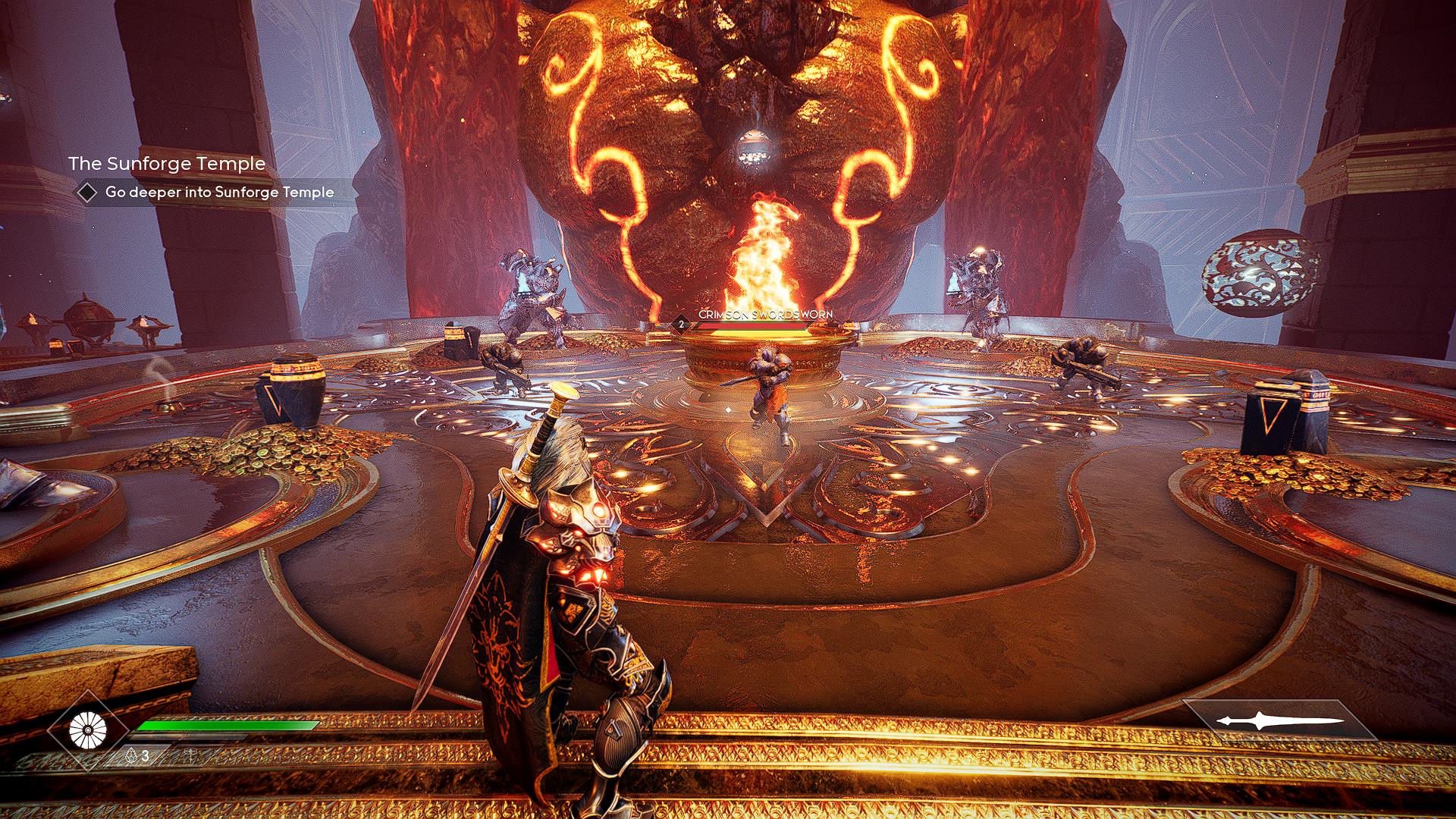Select the round shield icon in the diamond

tap(88, 730)
